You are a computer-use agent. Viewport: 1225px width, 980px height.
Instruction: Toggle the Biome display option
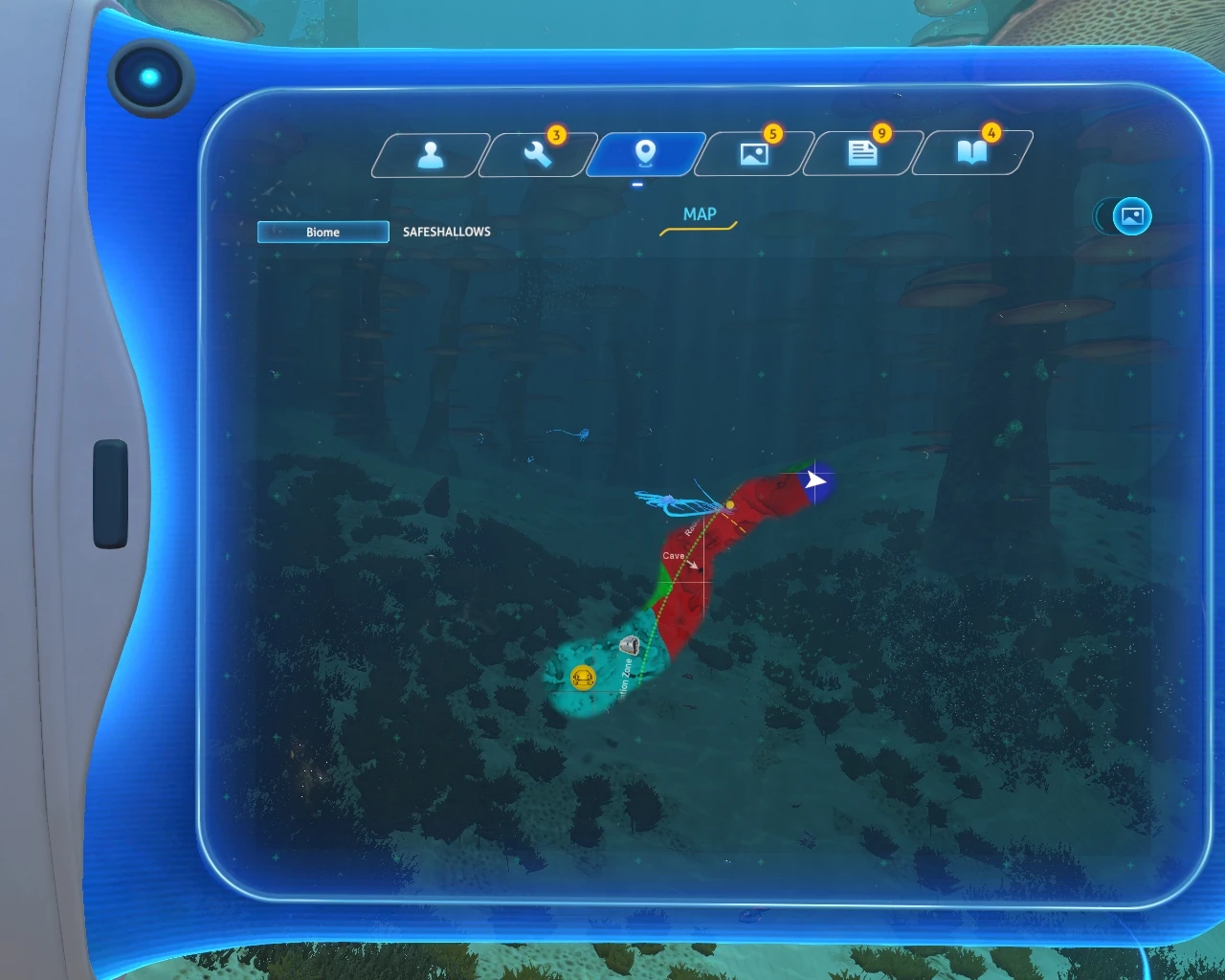click(x=322, y=232)
